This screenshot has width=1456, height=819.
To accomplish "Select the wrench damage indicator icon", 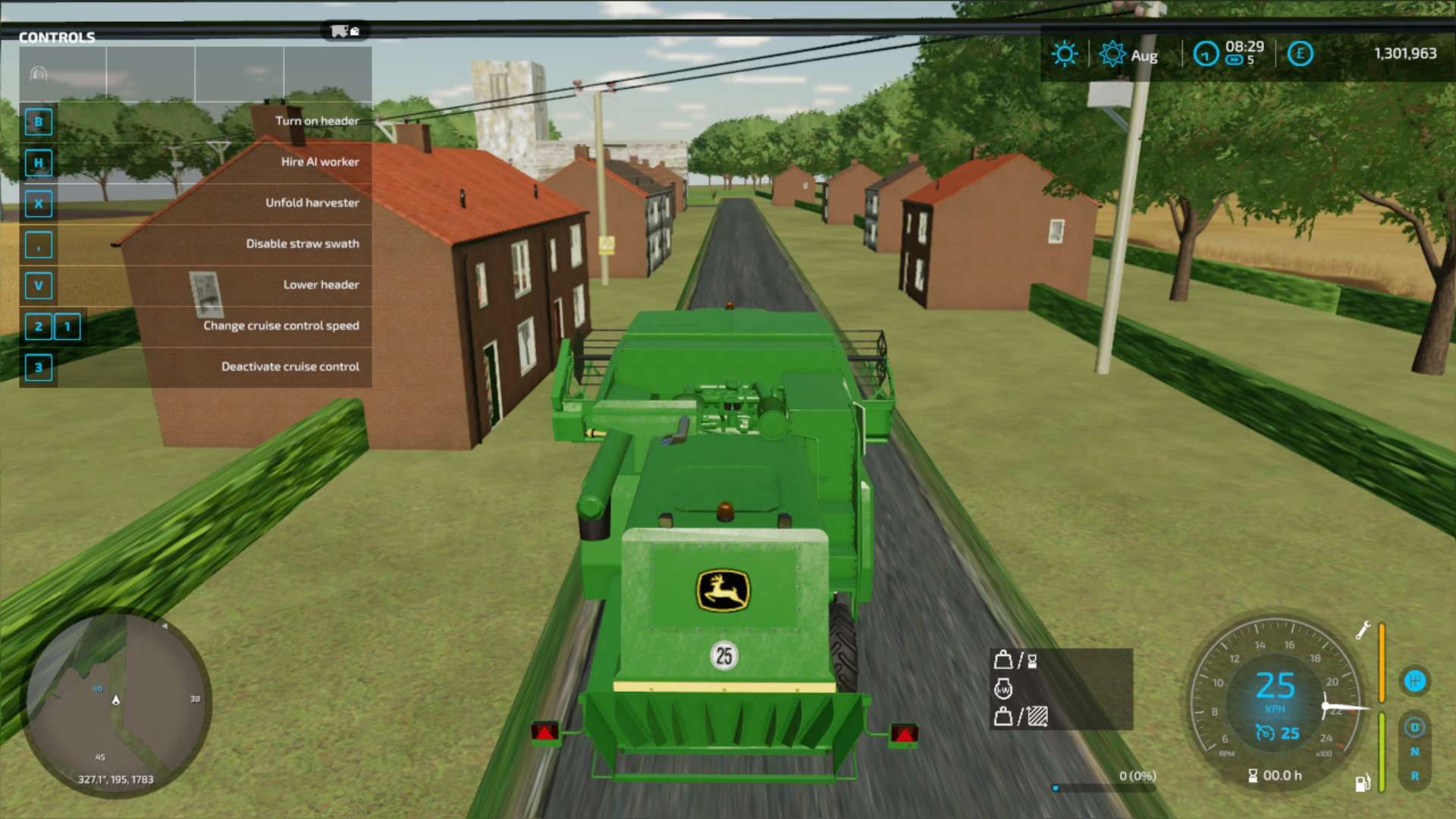I will click(1363, 630).
